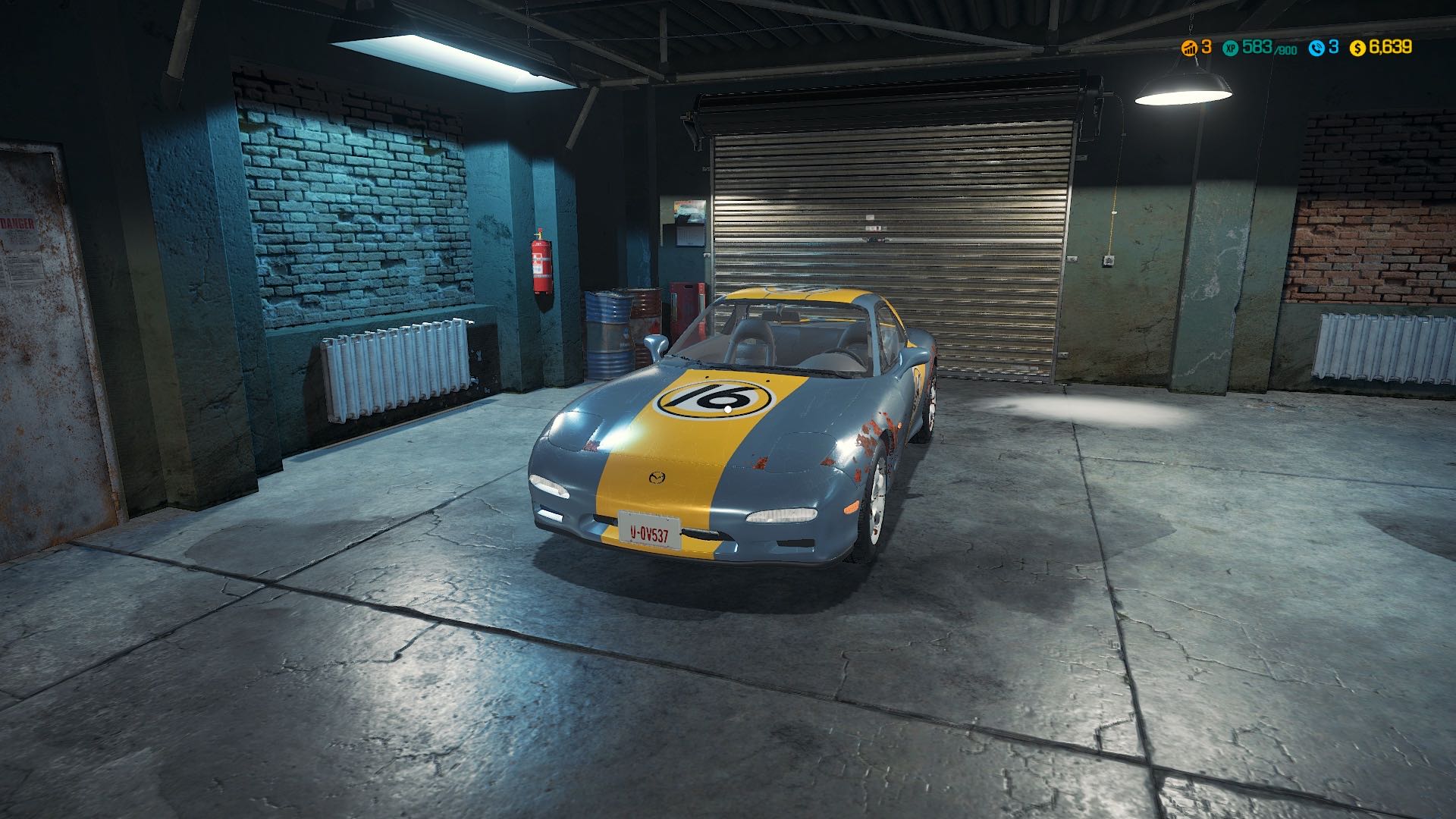Screen dimensions: 1456x819
Task: Click the green XP badge icon
Action: pos(1231,48)
